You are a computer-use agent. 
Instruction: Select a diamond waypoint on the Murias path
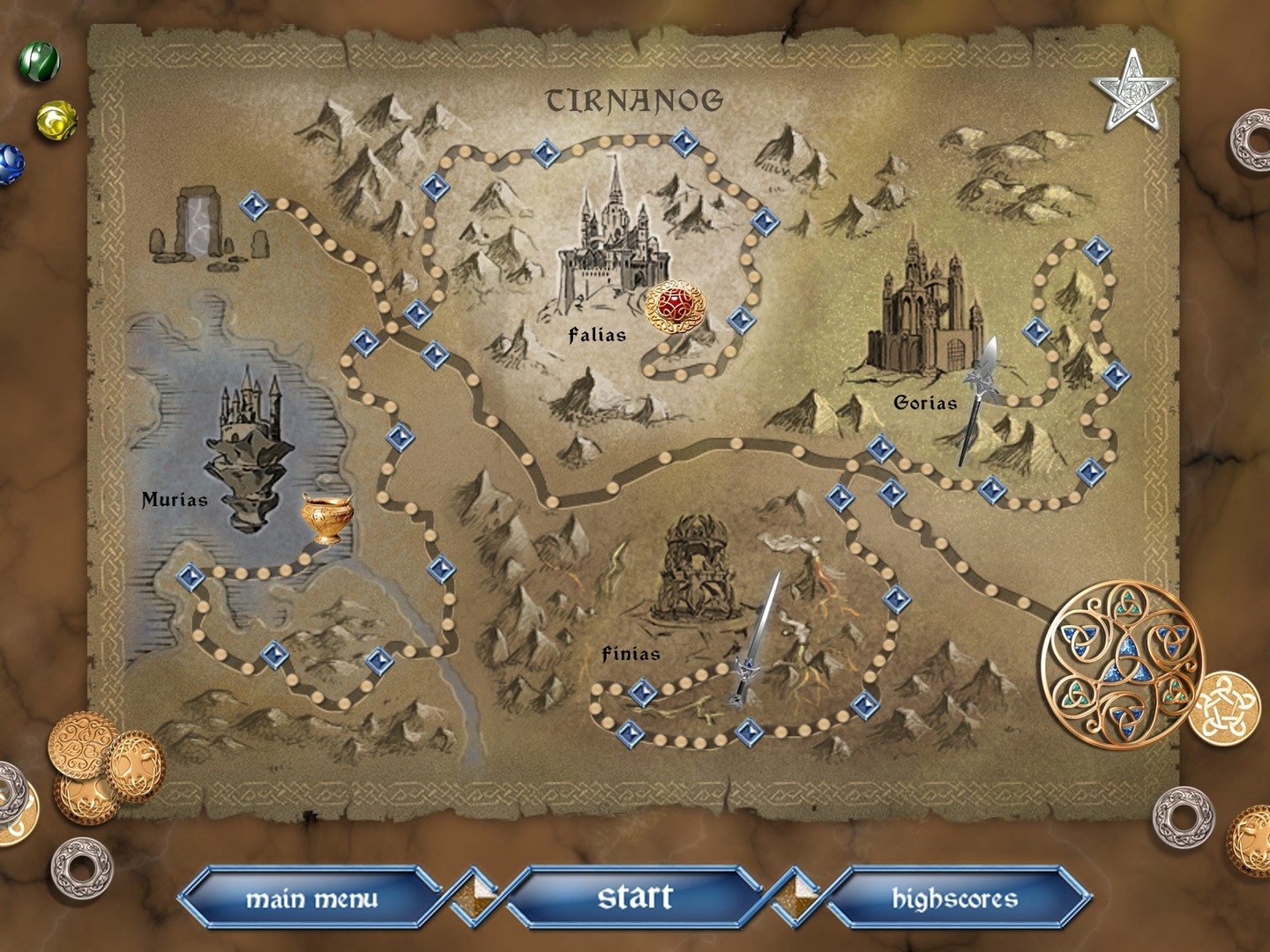pyautogui.click(x=190, y=578)
